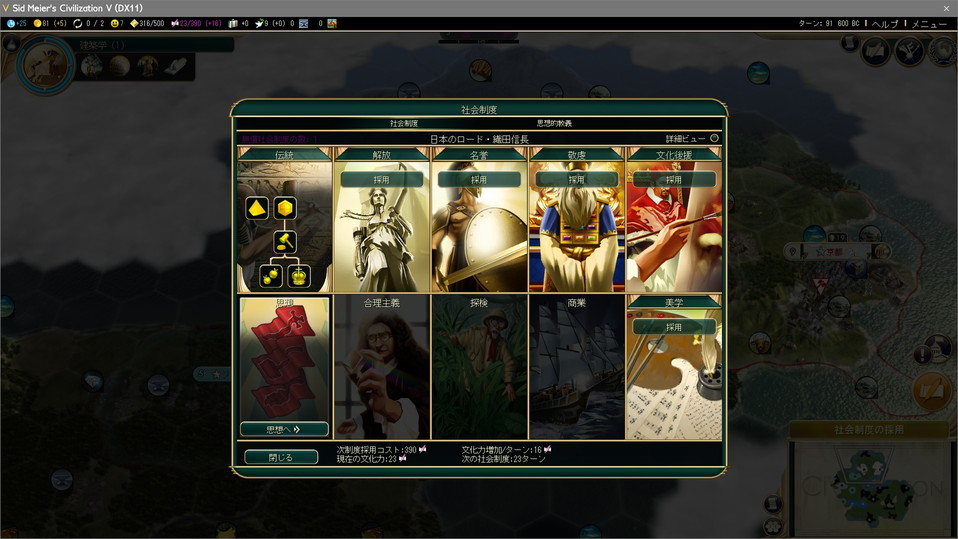
Task: Select the crown policy icon in 伝統 tree
Action: tap(300, 276)
